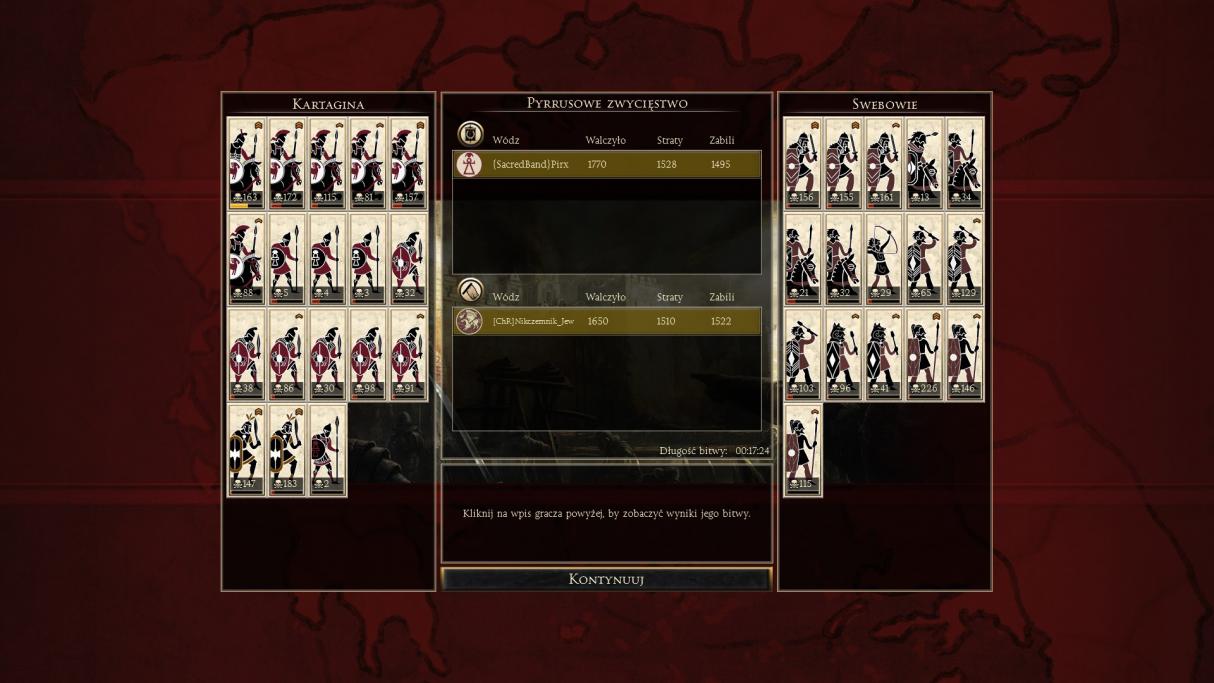
Task: Choose the Suebi archer card with 29 kills
Action: click(884, 259)
